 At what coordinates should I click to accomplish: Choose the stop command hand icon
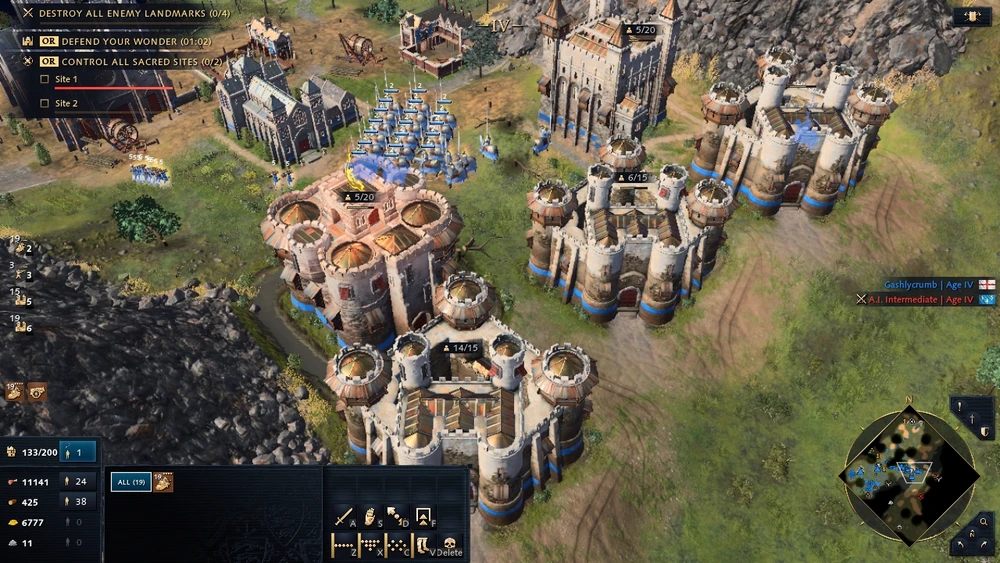click(371, 517)
